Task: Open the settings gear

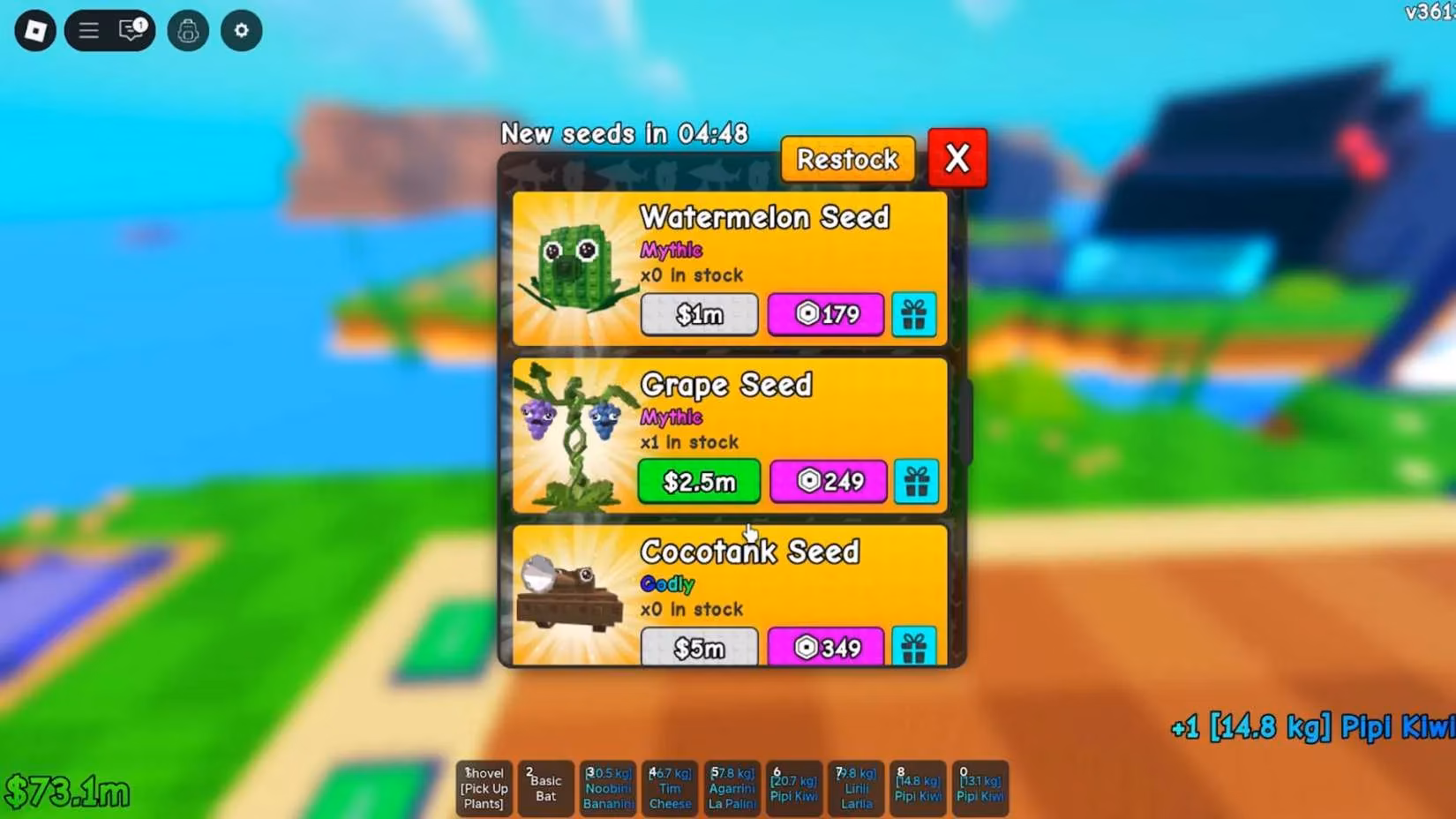Action: [x=241, y=30]
